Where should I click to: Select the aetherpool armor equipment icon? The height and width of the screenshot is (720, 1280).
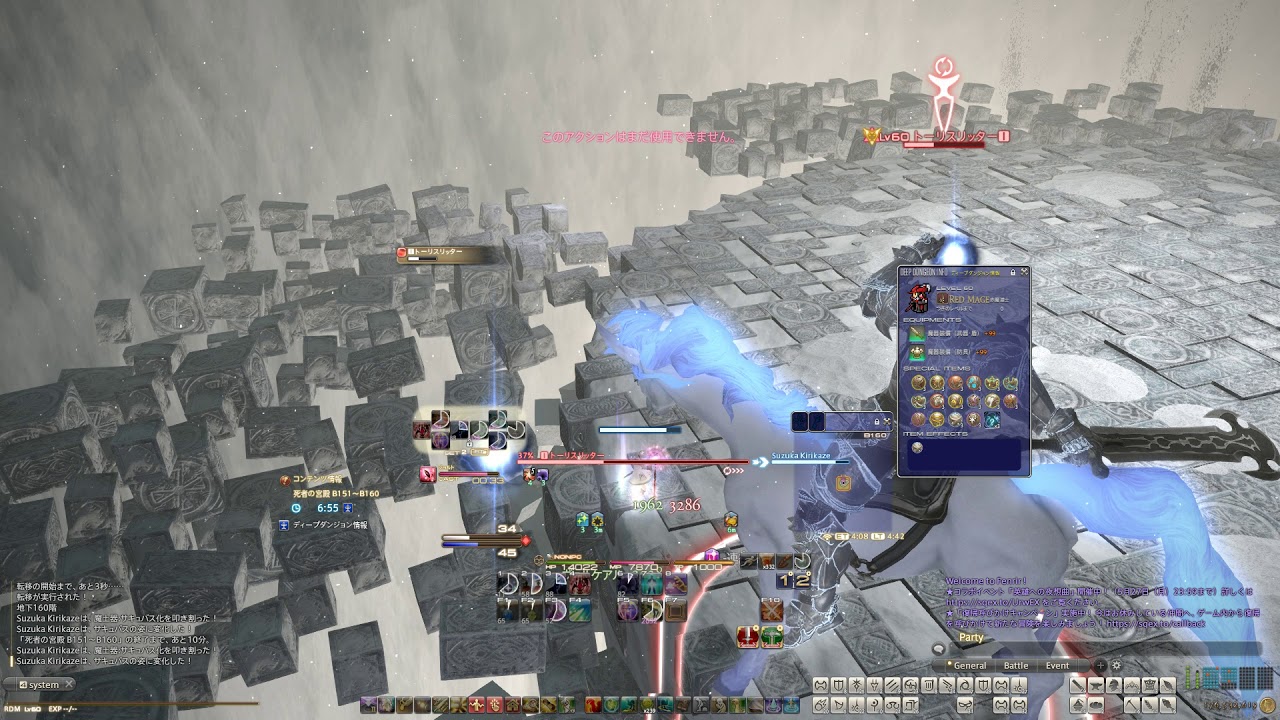tap(915, 353)
